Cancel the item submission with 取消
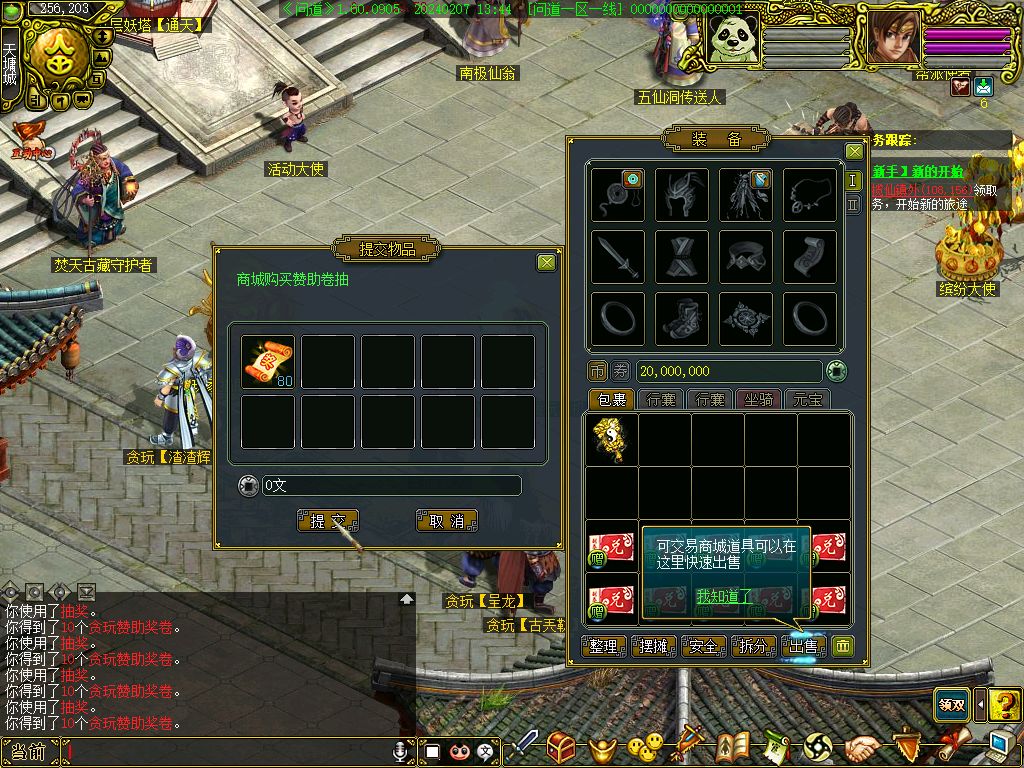Screen dimensions: 1024x768 tap(446, 521)
